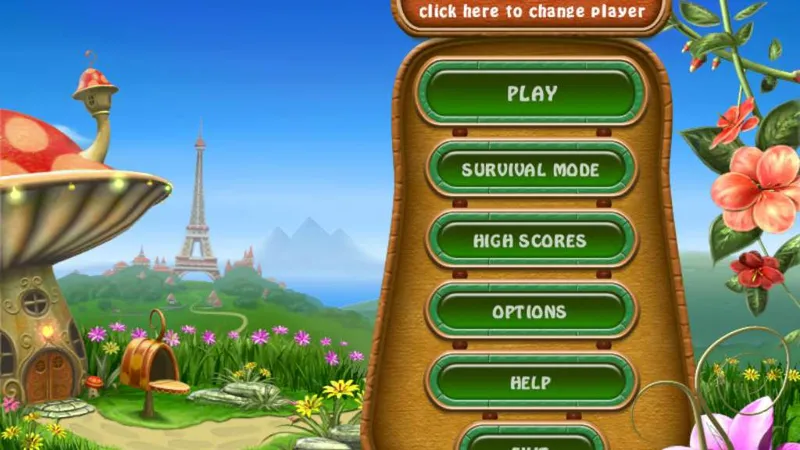Screen dimensions: 800x450
Task: Choose the partly hidden Exit button
Action: tap(531, 440)
